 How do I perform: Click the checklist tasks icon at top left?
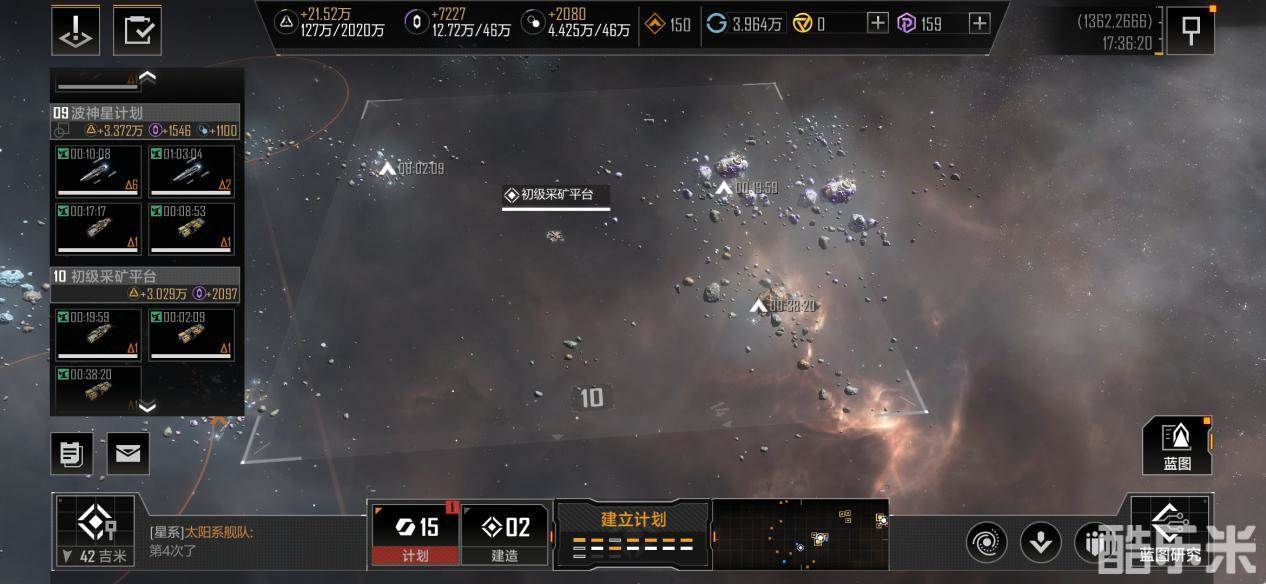(137, 30)
